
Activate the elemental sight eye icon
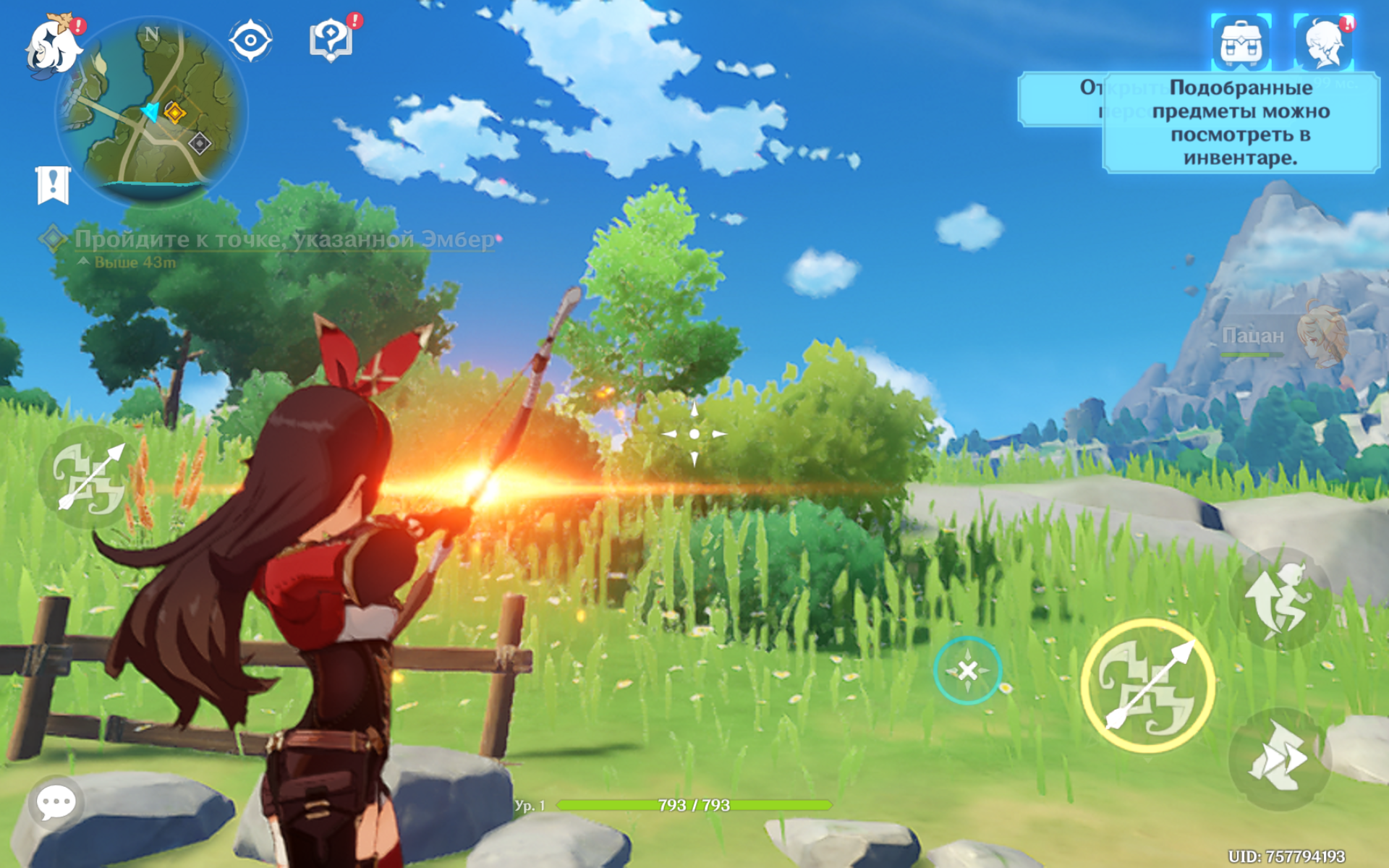(x=250, y=41)
